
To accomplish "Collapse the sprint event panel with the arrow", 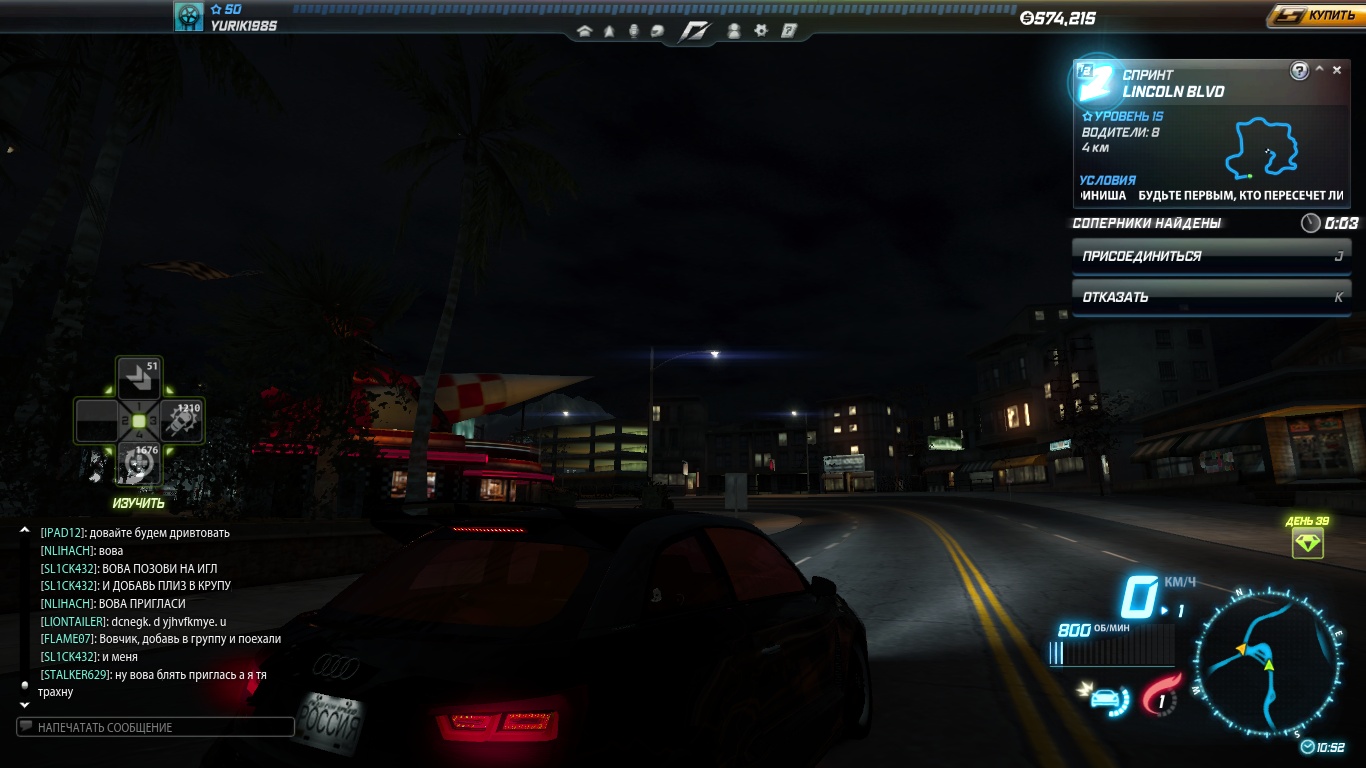I will point(1319,70).
